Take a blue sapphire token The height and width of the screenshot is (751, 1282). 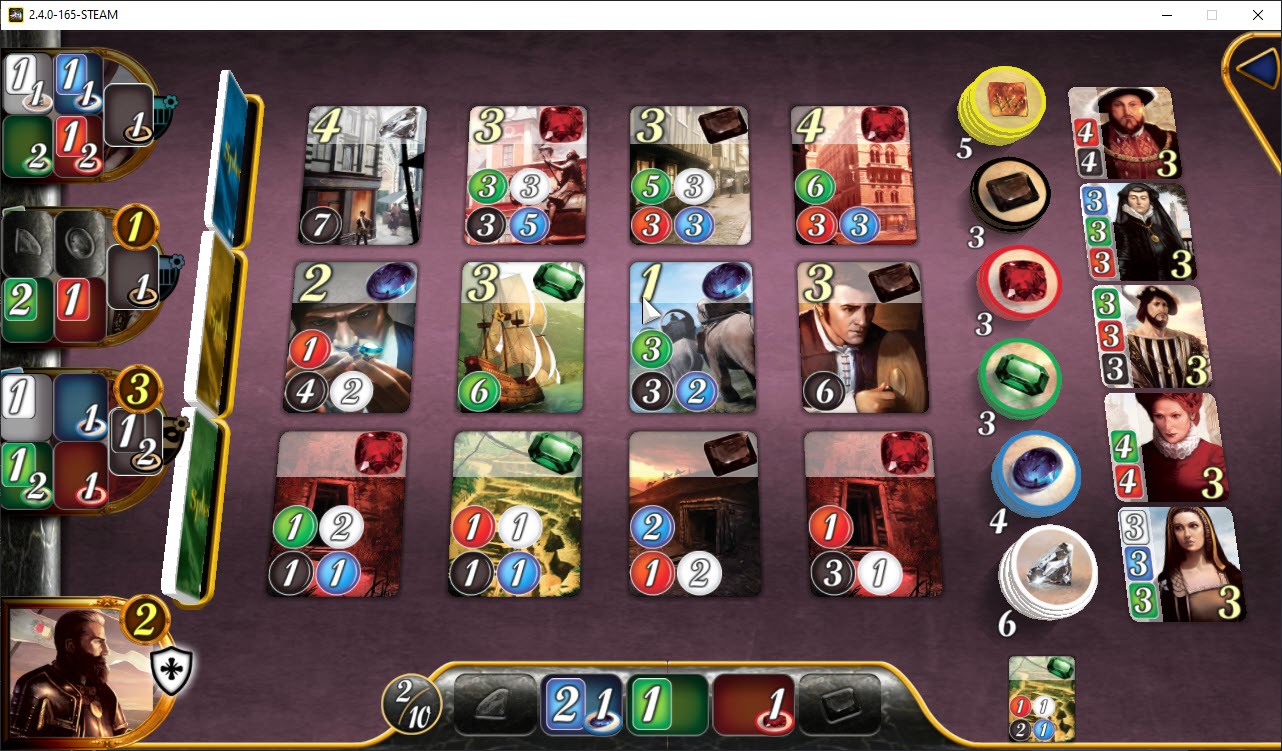(1033, 474)
